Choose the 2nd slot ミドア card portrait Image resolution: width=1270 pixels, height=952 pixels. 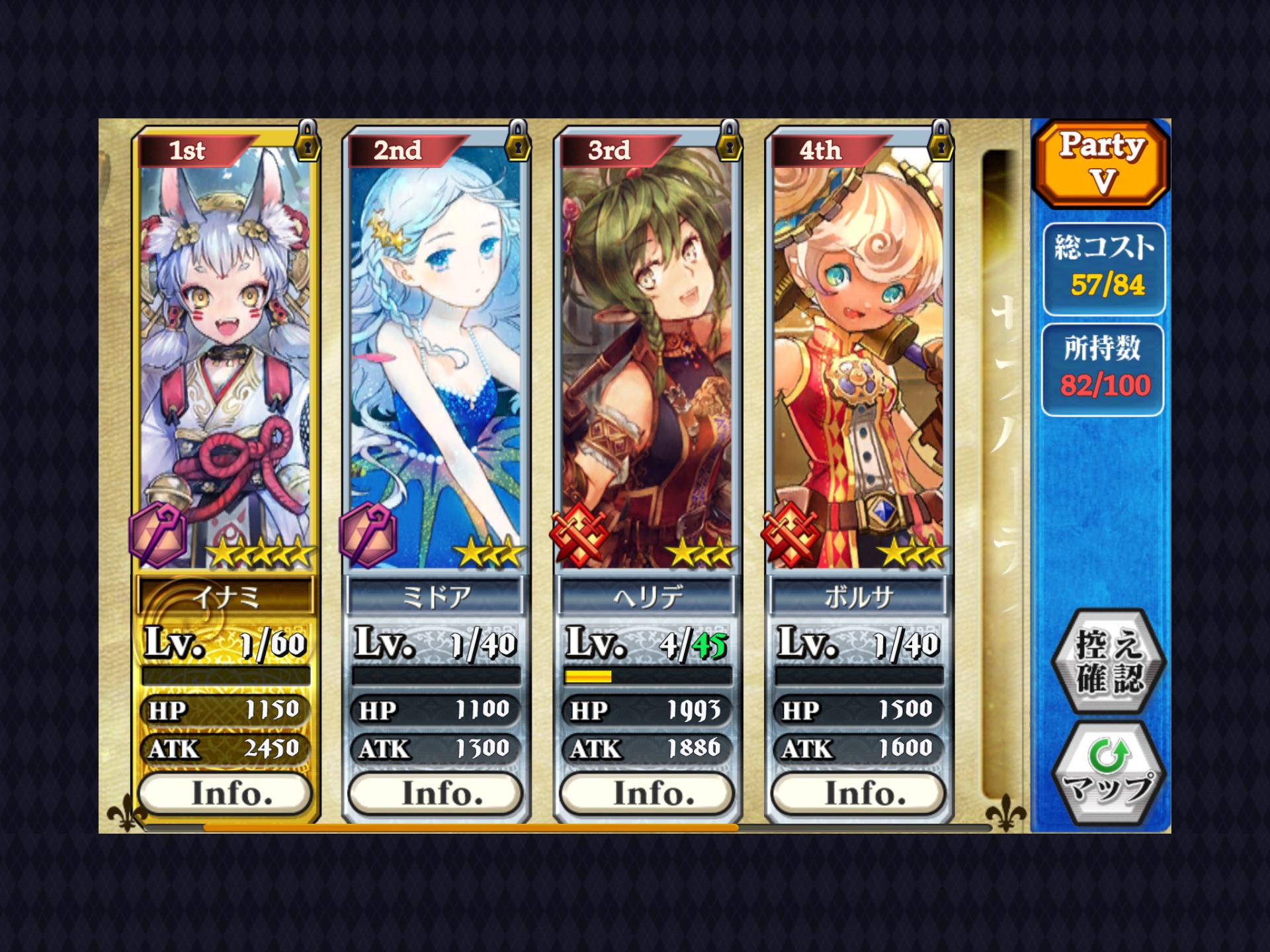click(x=436, y=357)
